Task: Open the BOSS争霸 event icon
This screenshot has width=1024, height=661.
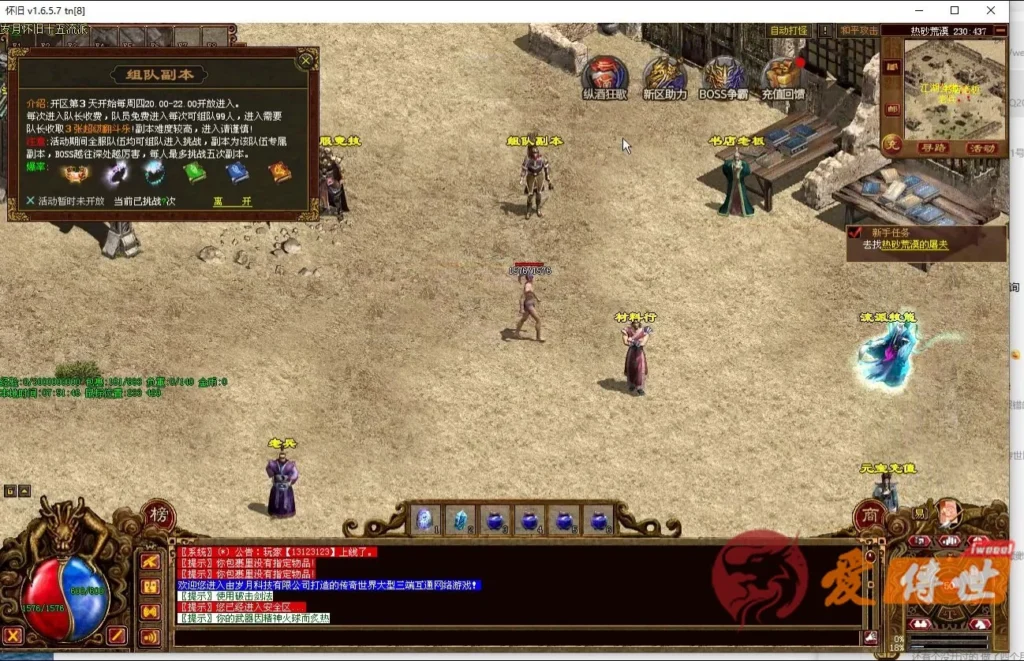Action: [723, 75]
